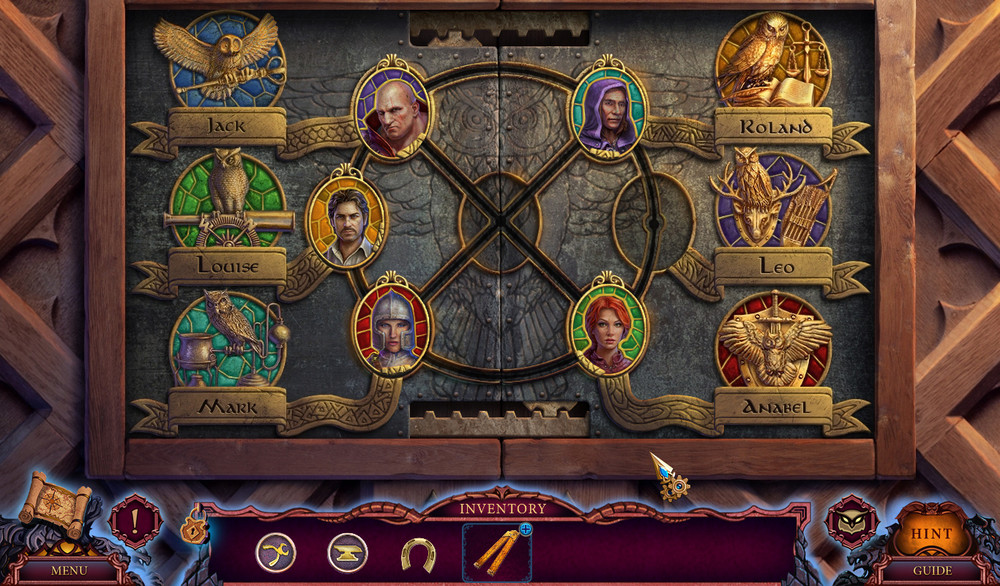This screenshot has width=1000, height=586.
Task: Click the owl mask icon
Action: coord(853,522)
